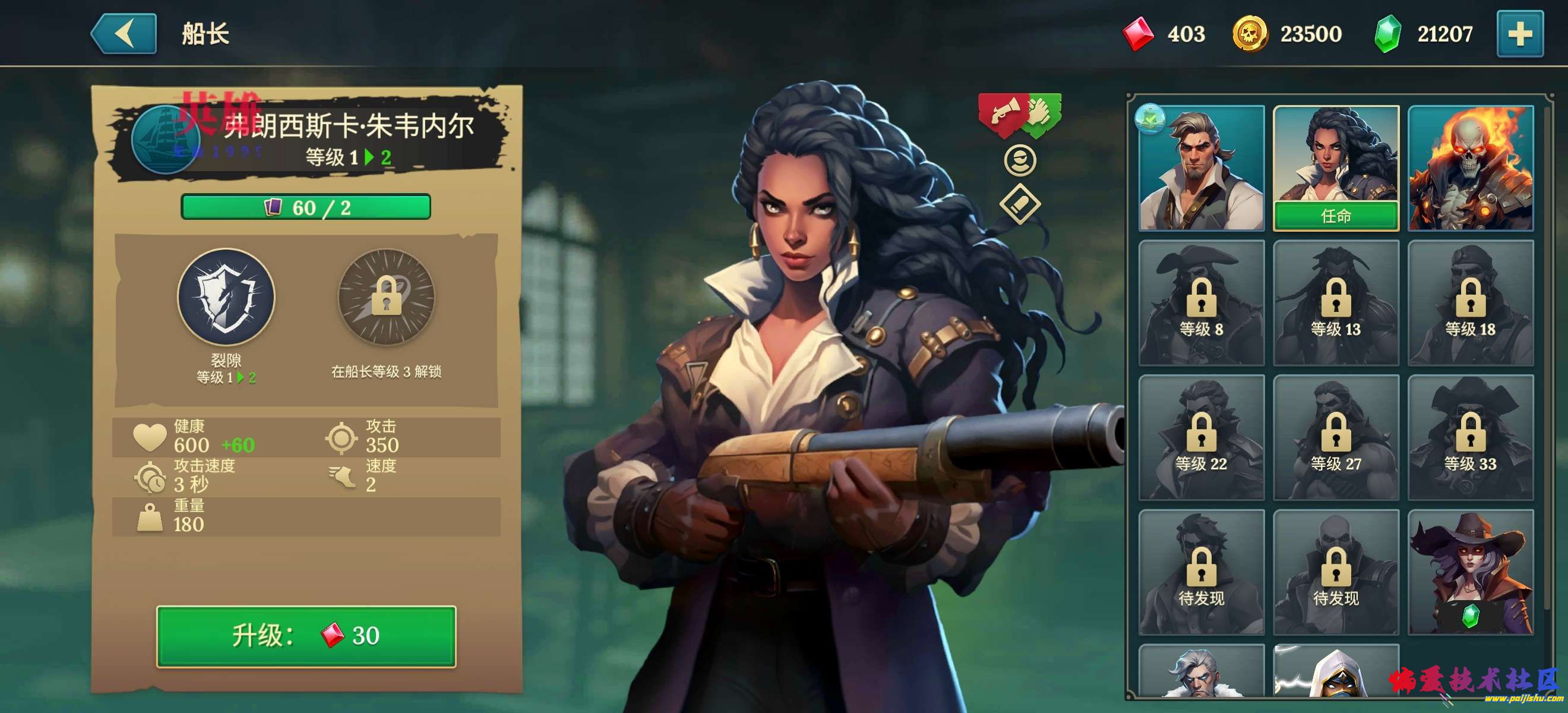The width and height of the screenshot is (1568, 713).
Task: Upgrade captain for 30 red gems
Action: [305, 636]
